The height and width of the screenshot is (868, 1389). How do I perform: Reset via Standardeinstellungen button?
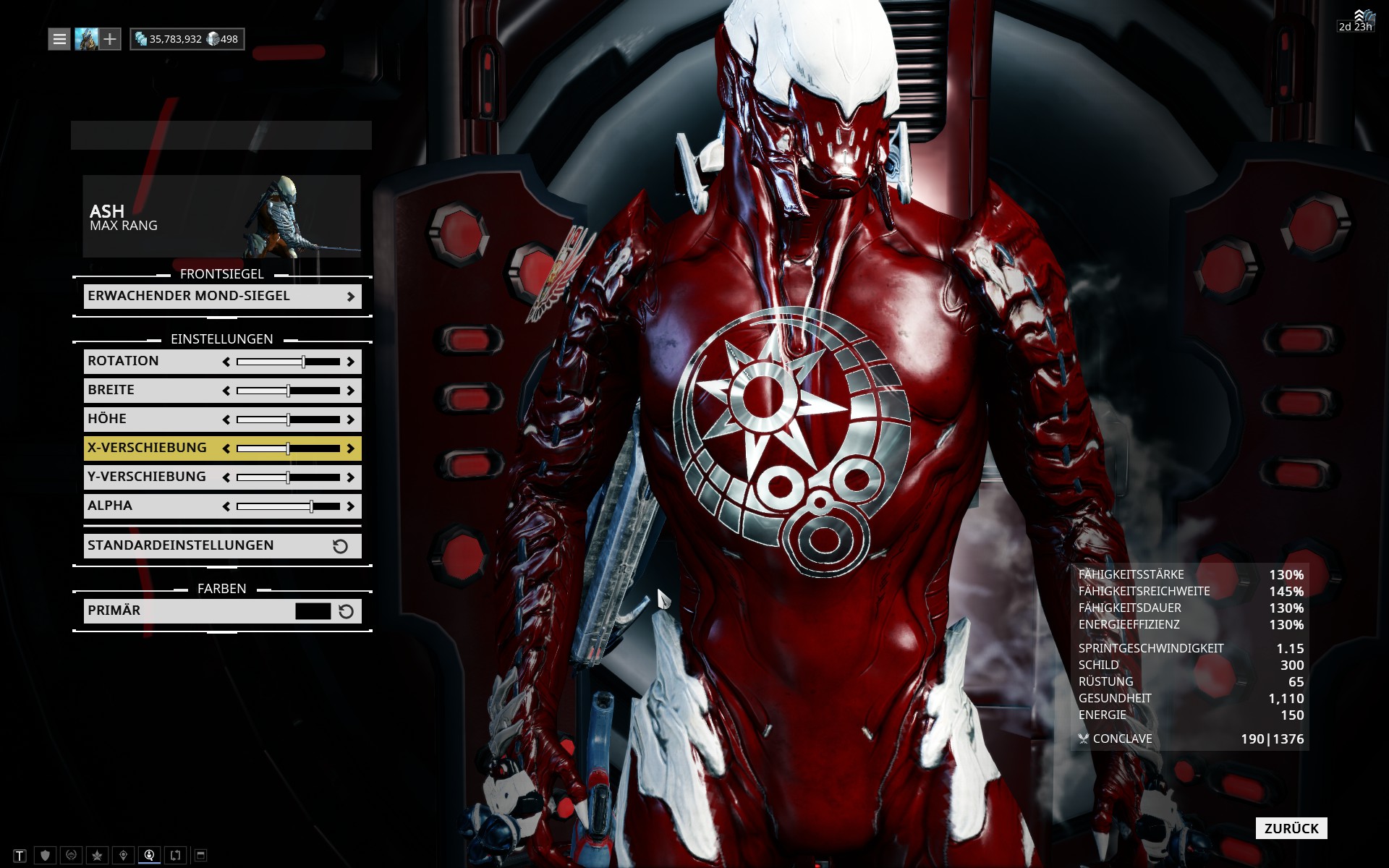[x=222, y=546]
